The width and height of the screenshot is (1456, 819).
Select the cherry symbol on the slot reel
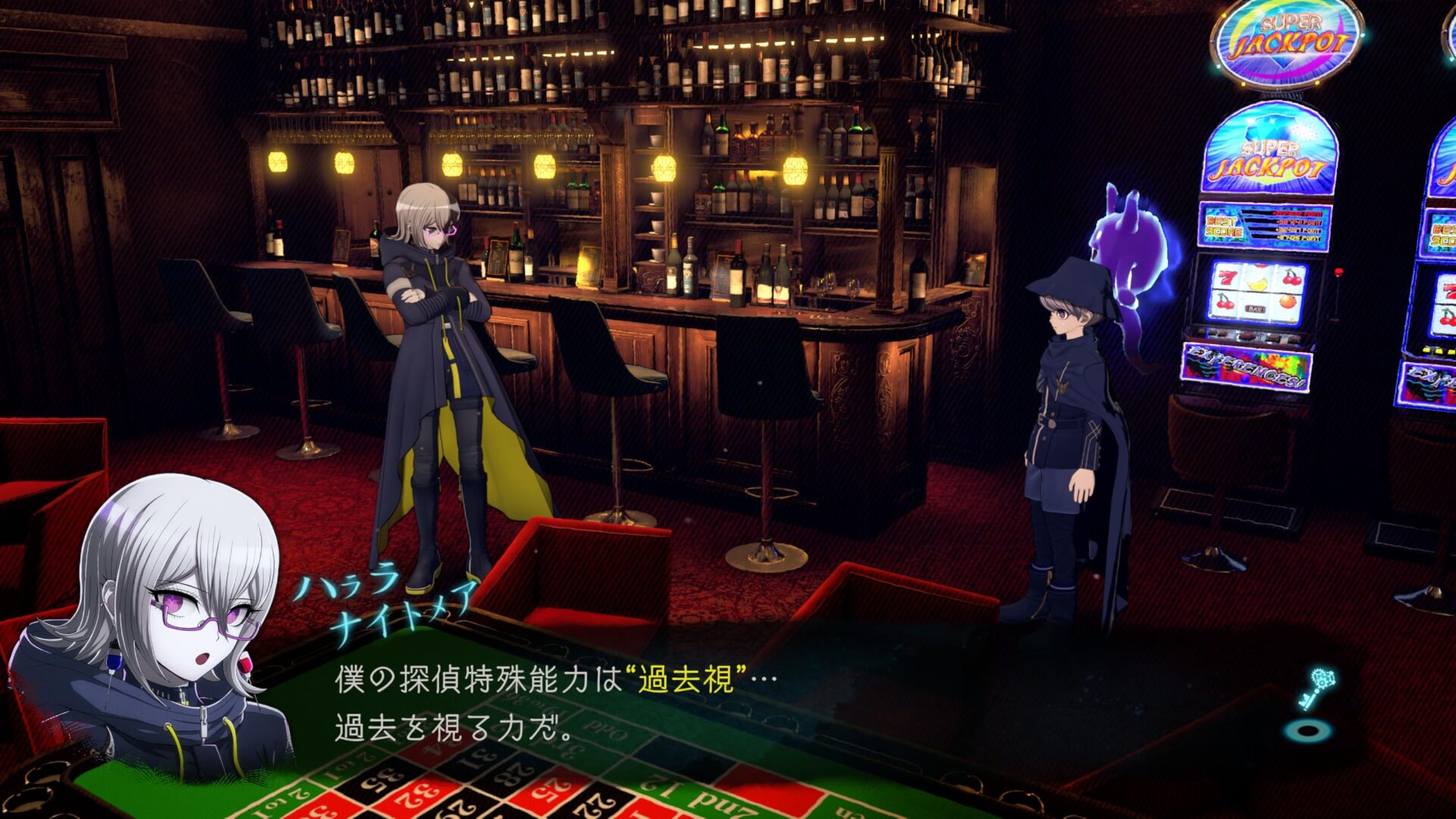point(1291,279)
